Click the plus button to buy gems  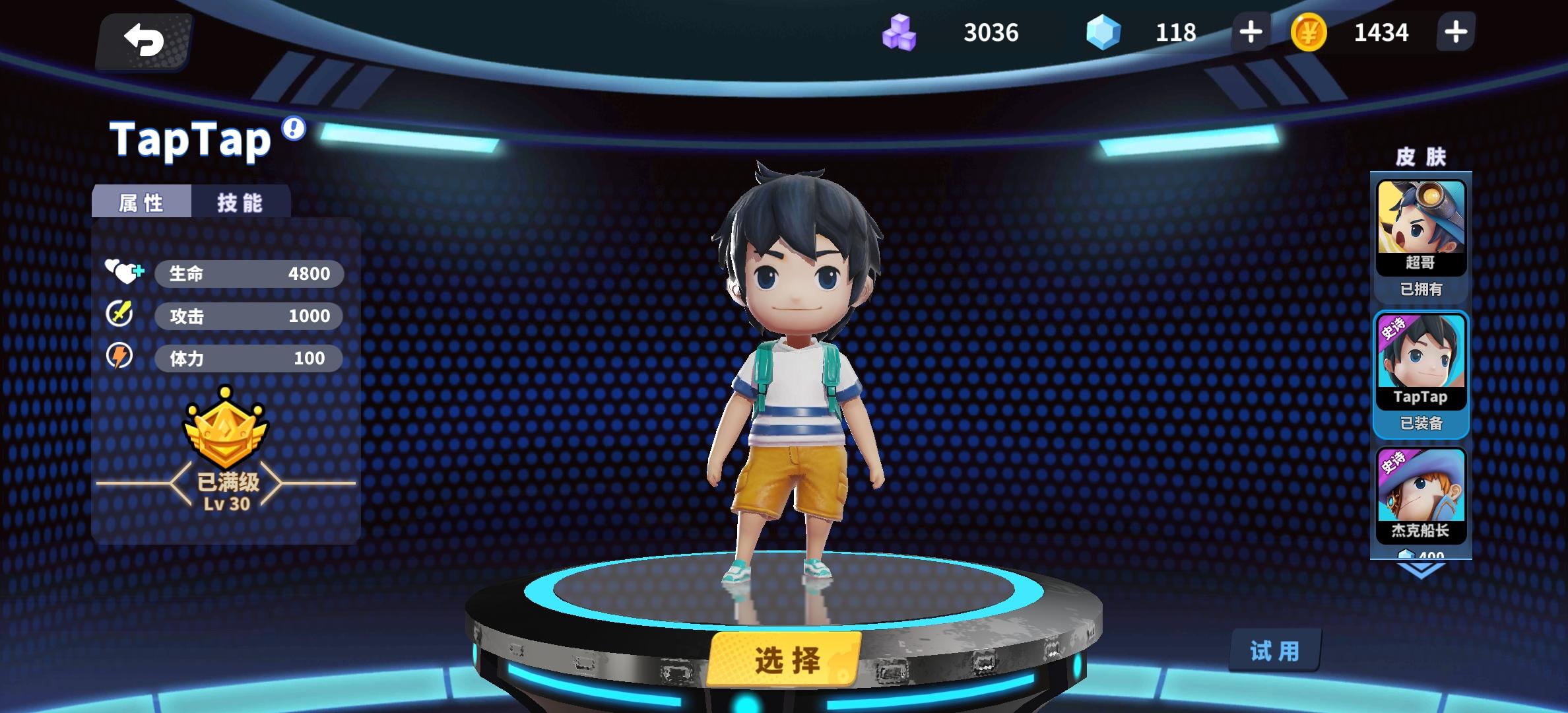(1250, 32)
